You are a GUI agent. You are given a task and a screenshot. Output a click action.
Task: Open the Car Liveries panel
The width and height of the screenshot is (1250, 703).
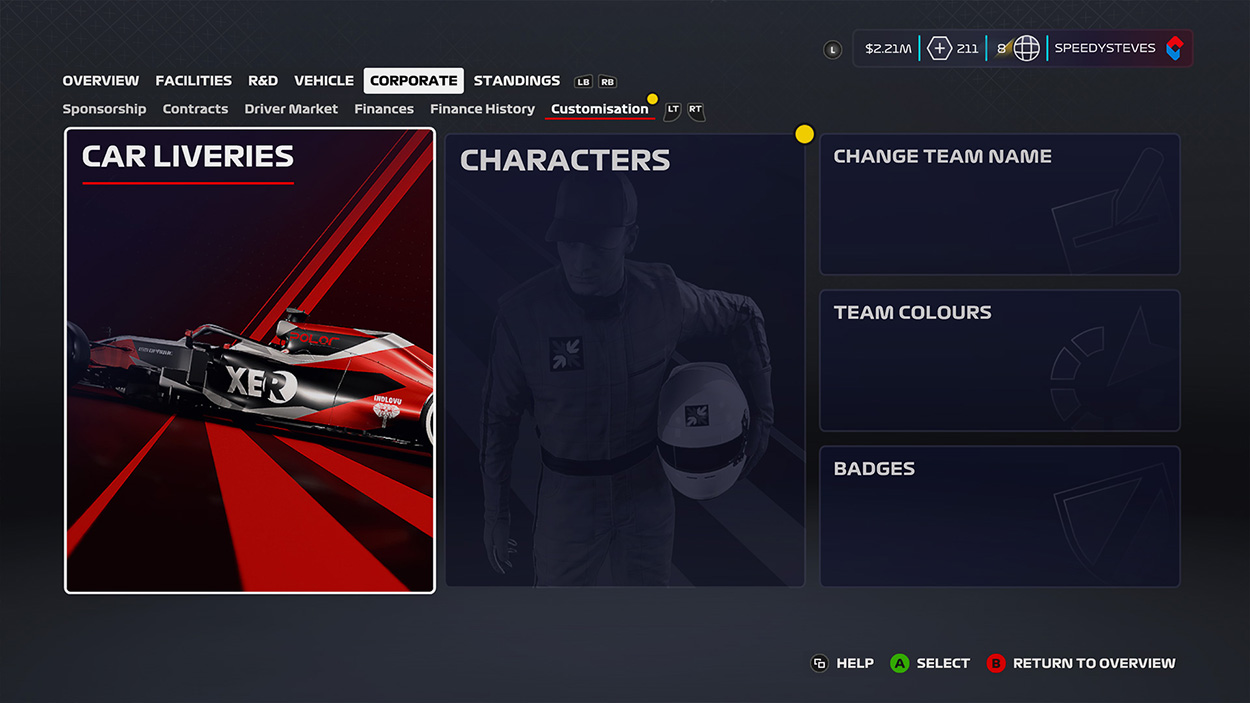250,360
